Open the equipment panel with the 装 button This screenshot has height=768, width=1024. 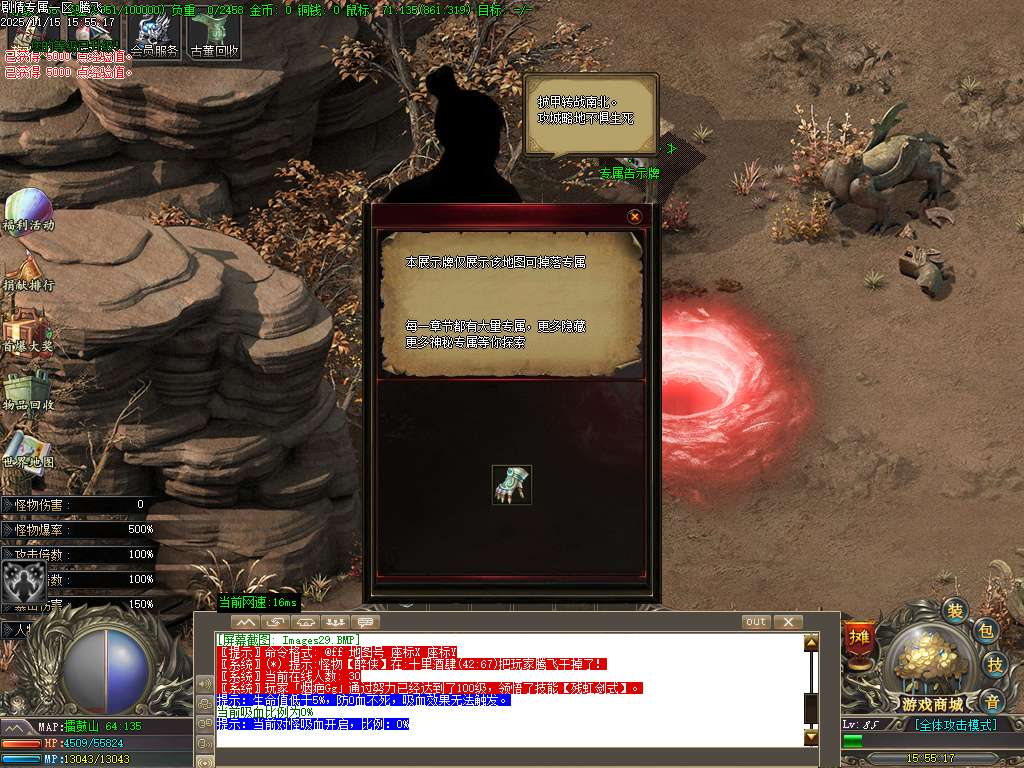coord(956,610)
